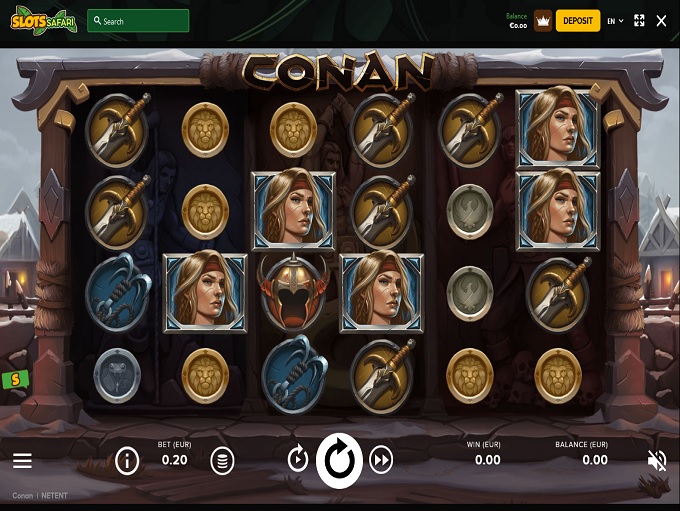Spin the reels with the main spin button
Viewport: 680px width, 511px height.
[339, 460]
